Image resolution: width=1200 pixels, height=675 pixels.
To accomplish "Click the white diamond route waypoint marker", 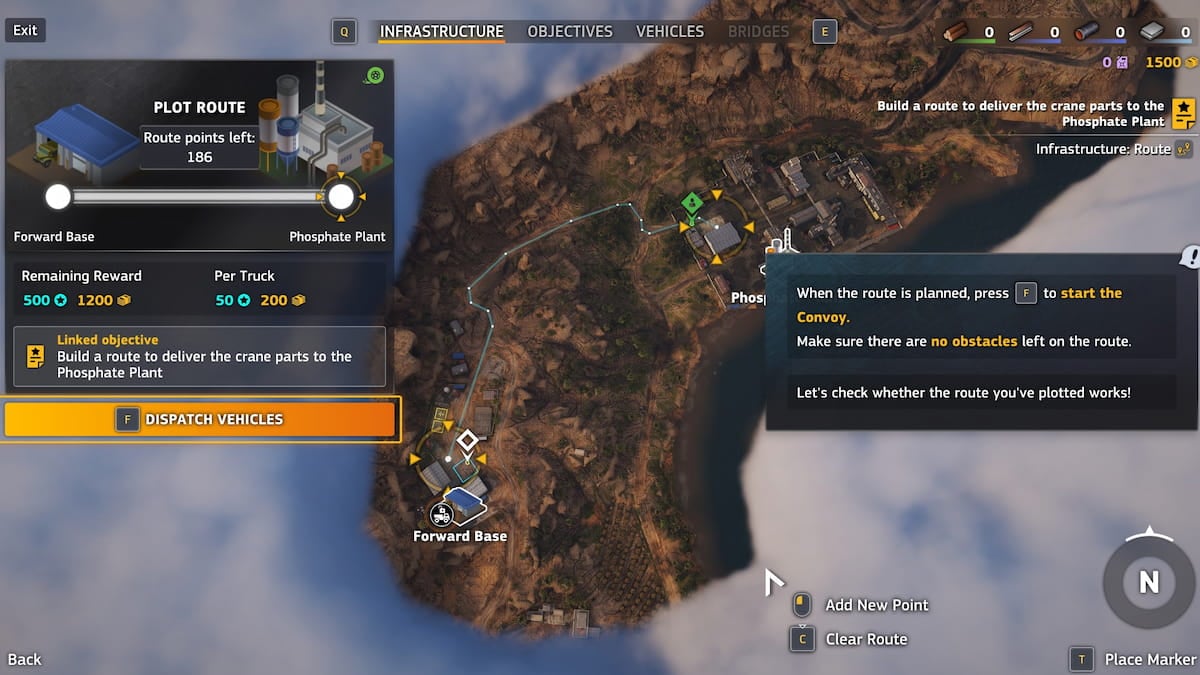I will click(x=467, y=440).
